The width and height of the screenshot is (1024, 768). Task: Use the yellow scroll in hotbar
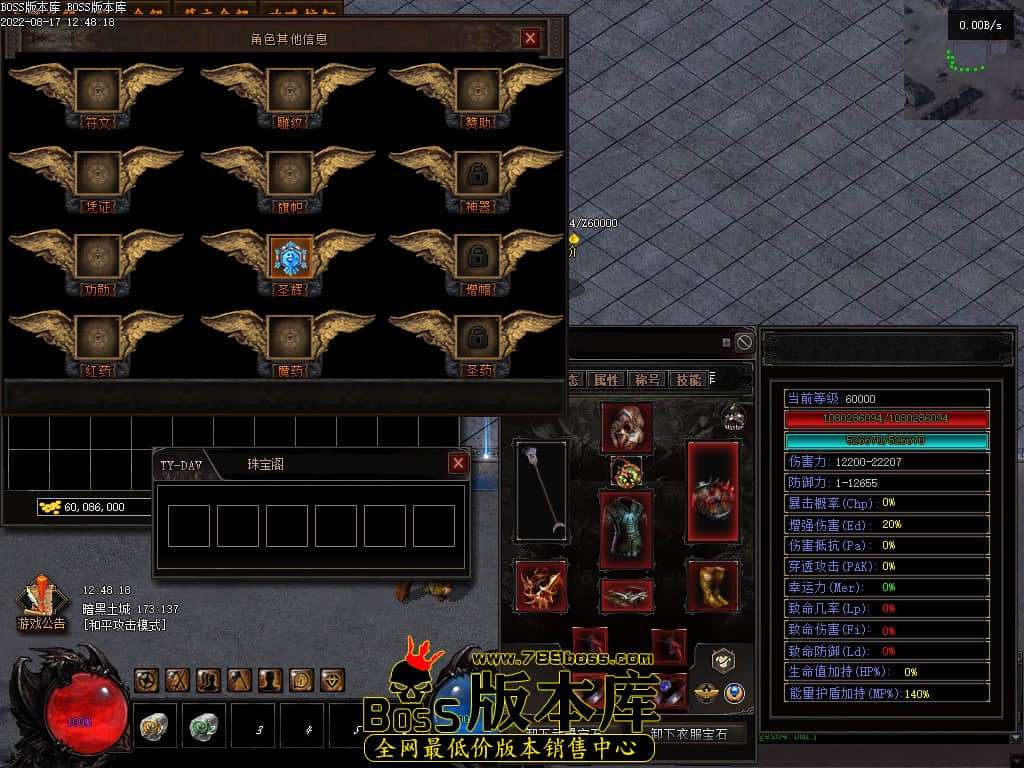[x=154, y=725]
